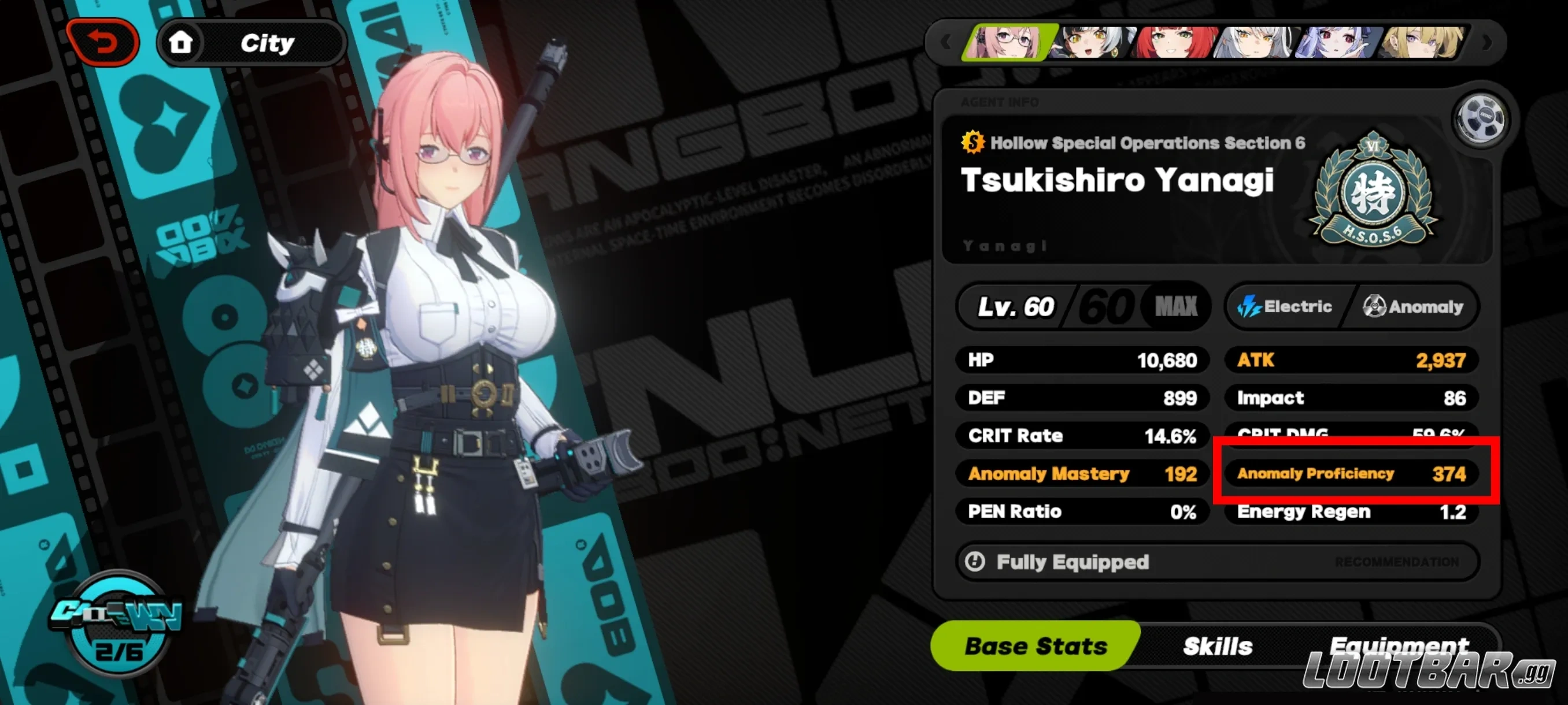
Task: Pick the white-haired agent with orange eyes
Action: (1254, 43)
